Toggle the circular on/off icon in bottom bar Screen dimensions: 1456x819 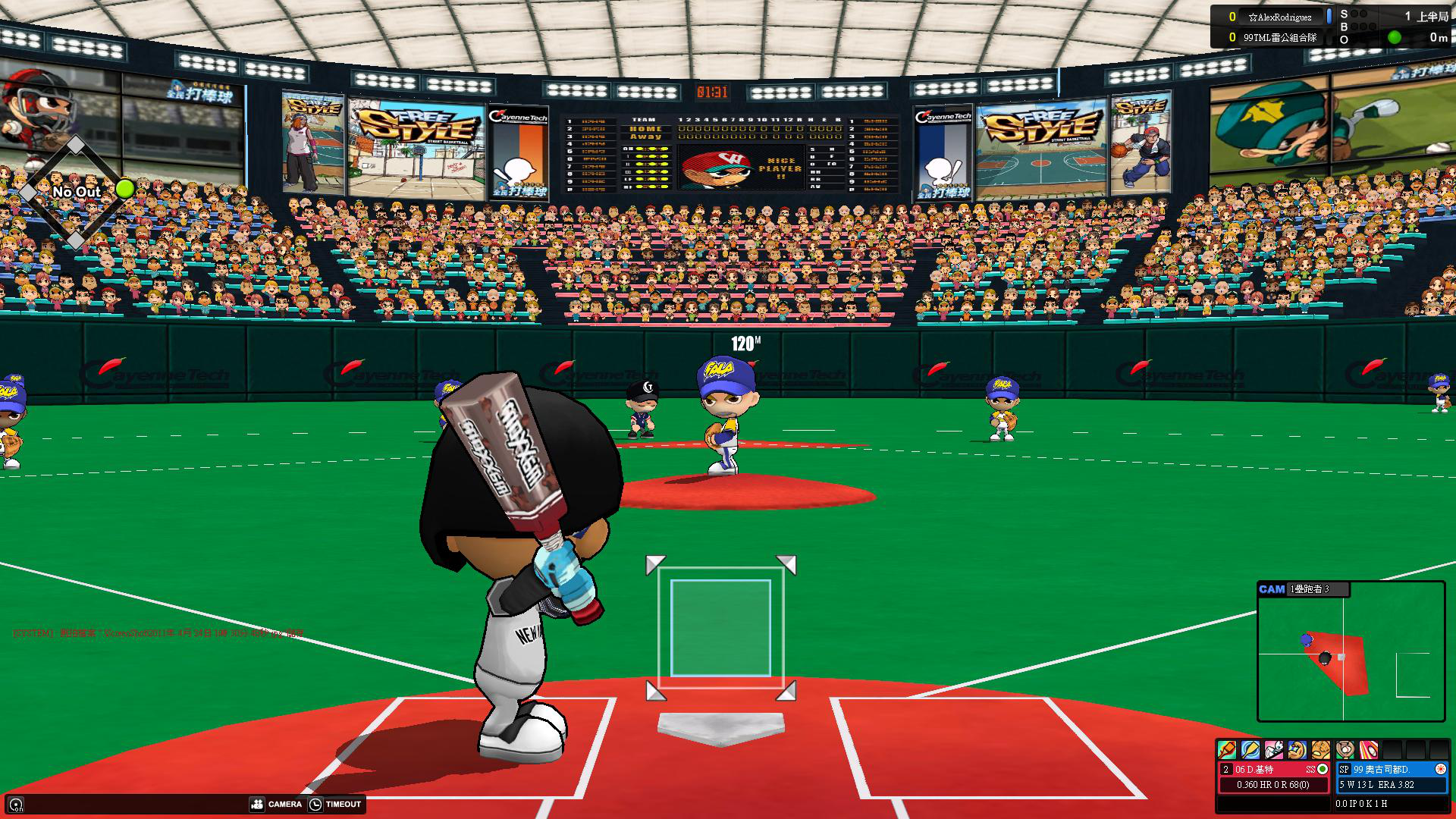(x=16, y=805)
